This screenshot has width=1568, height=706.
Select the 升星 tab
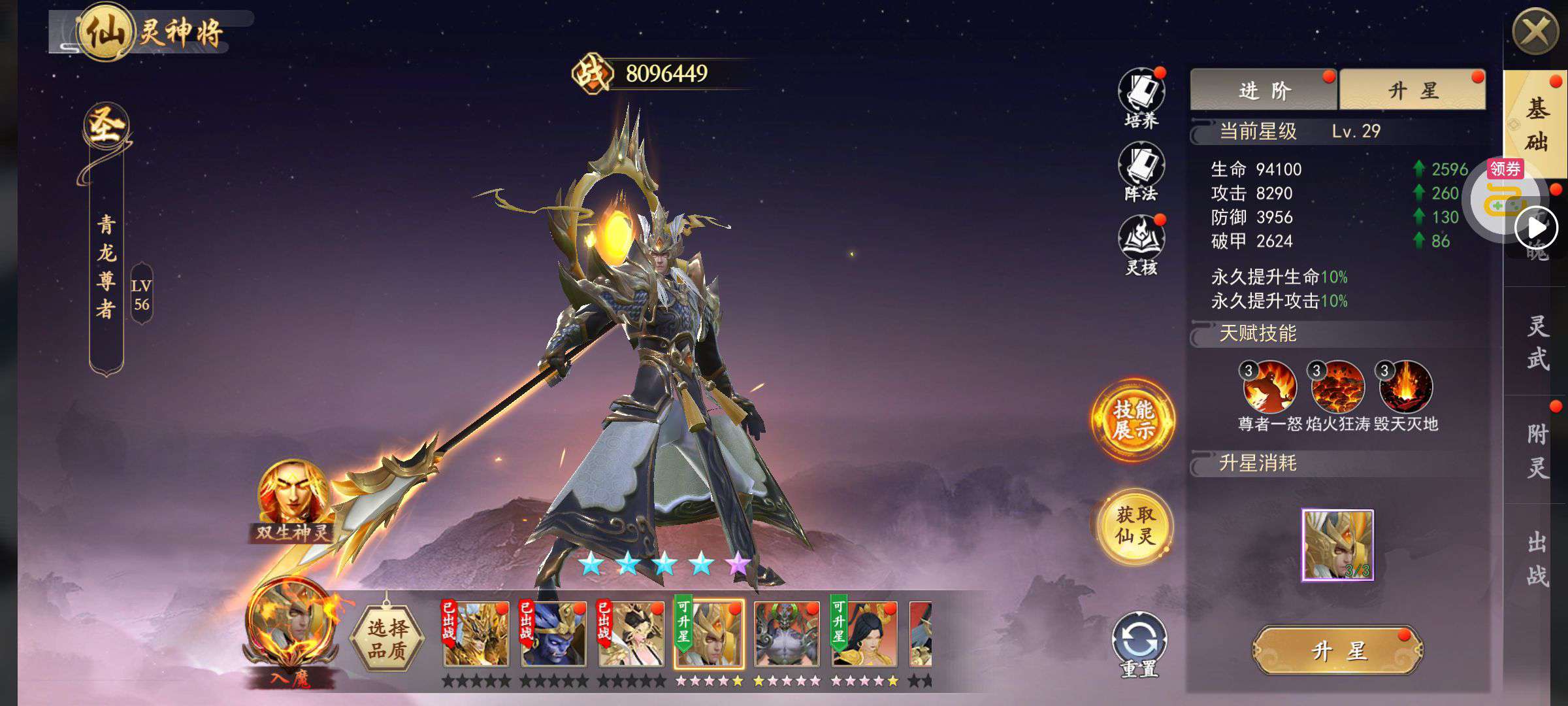pyautogui.click(x=1412, y=90)
